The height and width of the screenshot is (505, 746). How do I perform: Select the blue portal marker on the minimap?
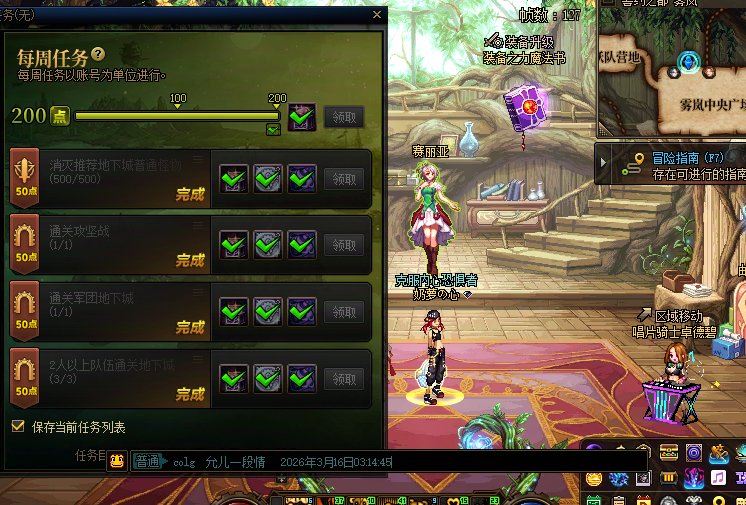point(688,62)
